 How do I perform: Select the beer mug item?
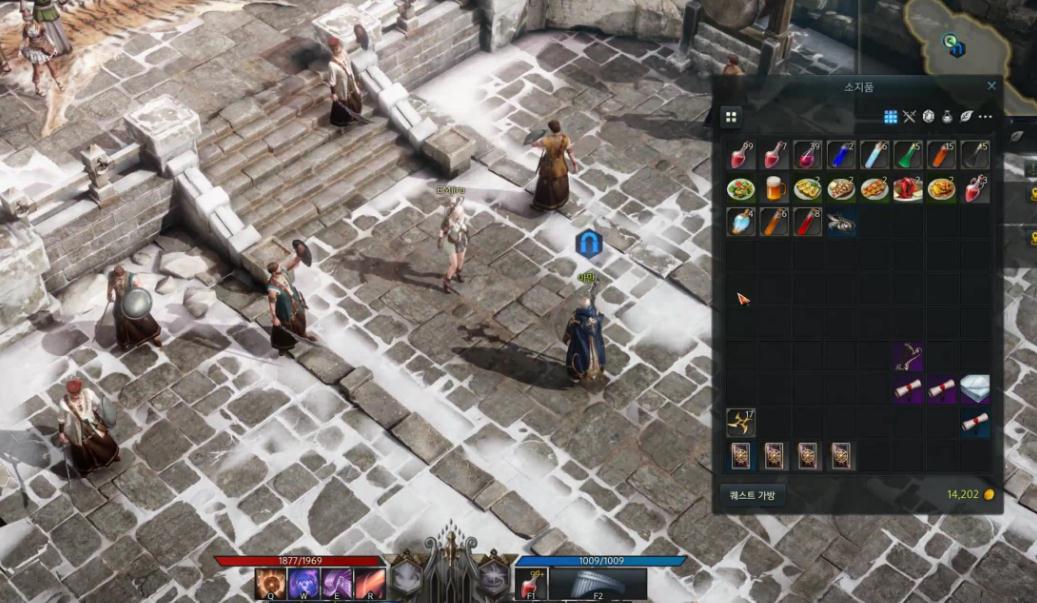(775, 188)
